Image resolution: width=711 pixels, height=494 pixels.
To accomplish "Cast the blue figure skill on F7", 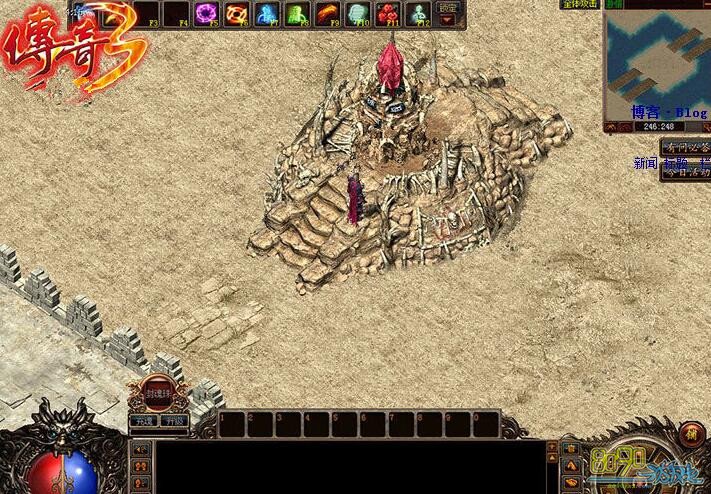I will [268, 13].
